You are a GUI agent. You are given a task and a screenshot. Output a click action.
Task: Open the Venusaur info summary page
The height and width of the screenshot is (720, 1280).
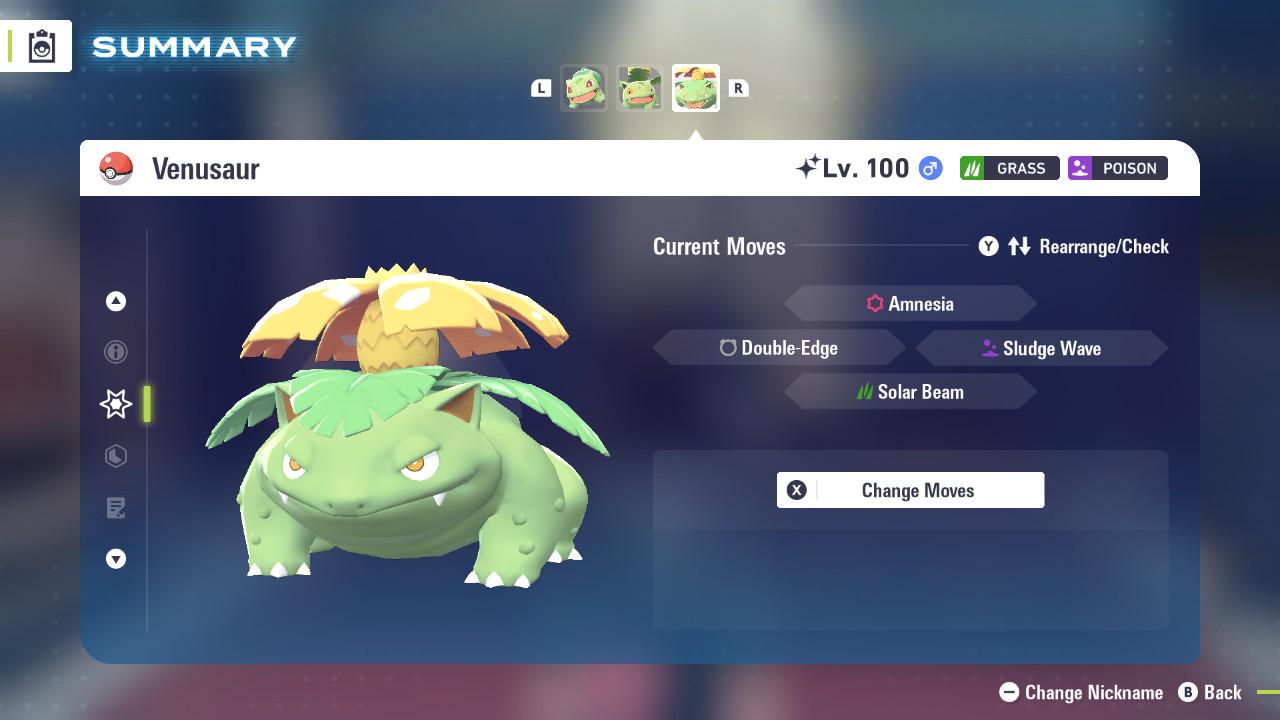pos(115,352)
